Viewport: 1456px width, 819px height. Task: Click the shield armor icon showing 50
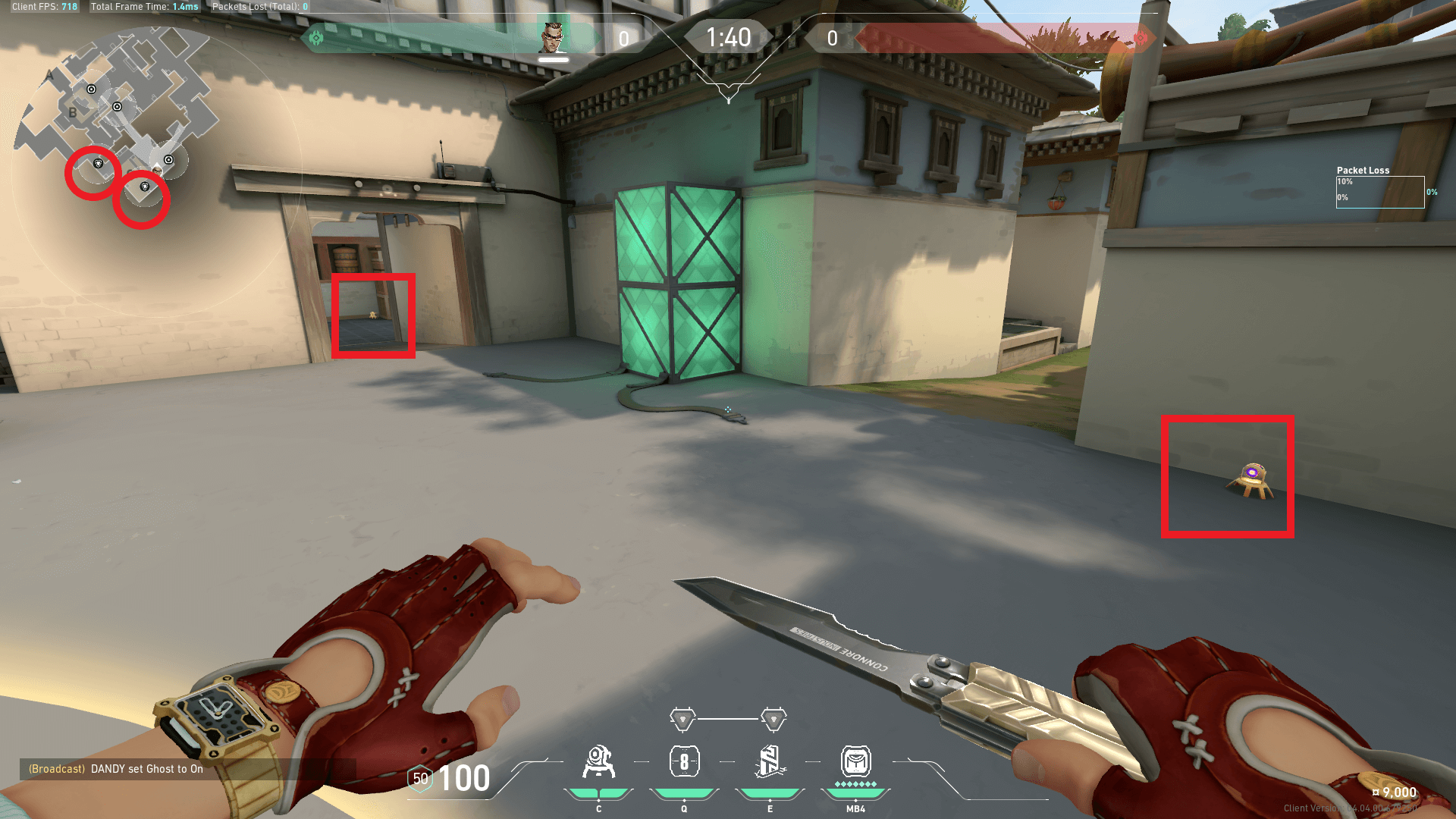(x=420, y=778)
